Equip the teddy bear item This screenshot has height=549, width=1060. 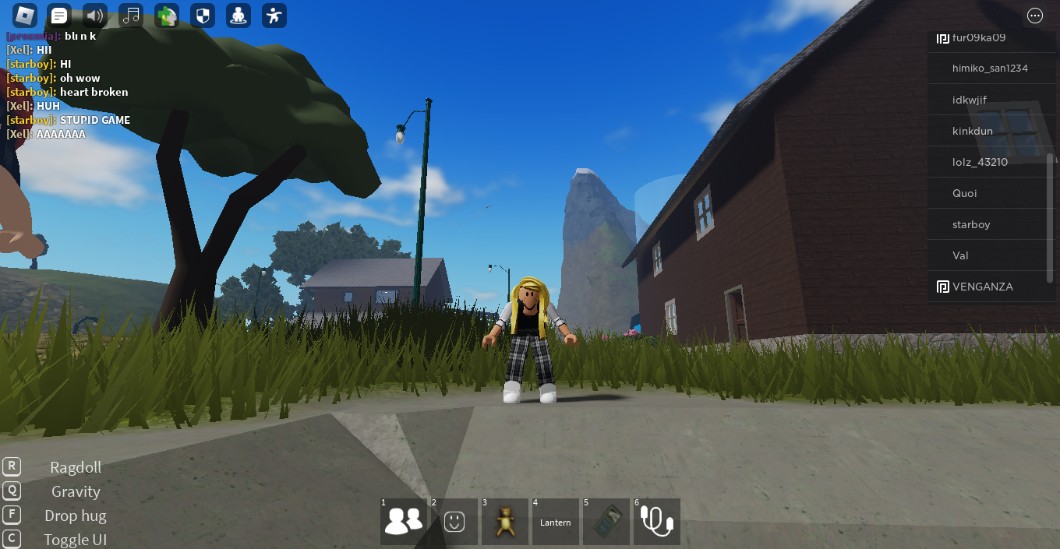click(505, 521)
